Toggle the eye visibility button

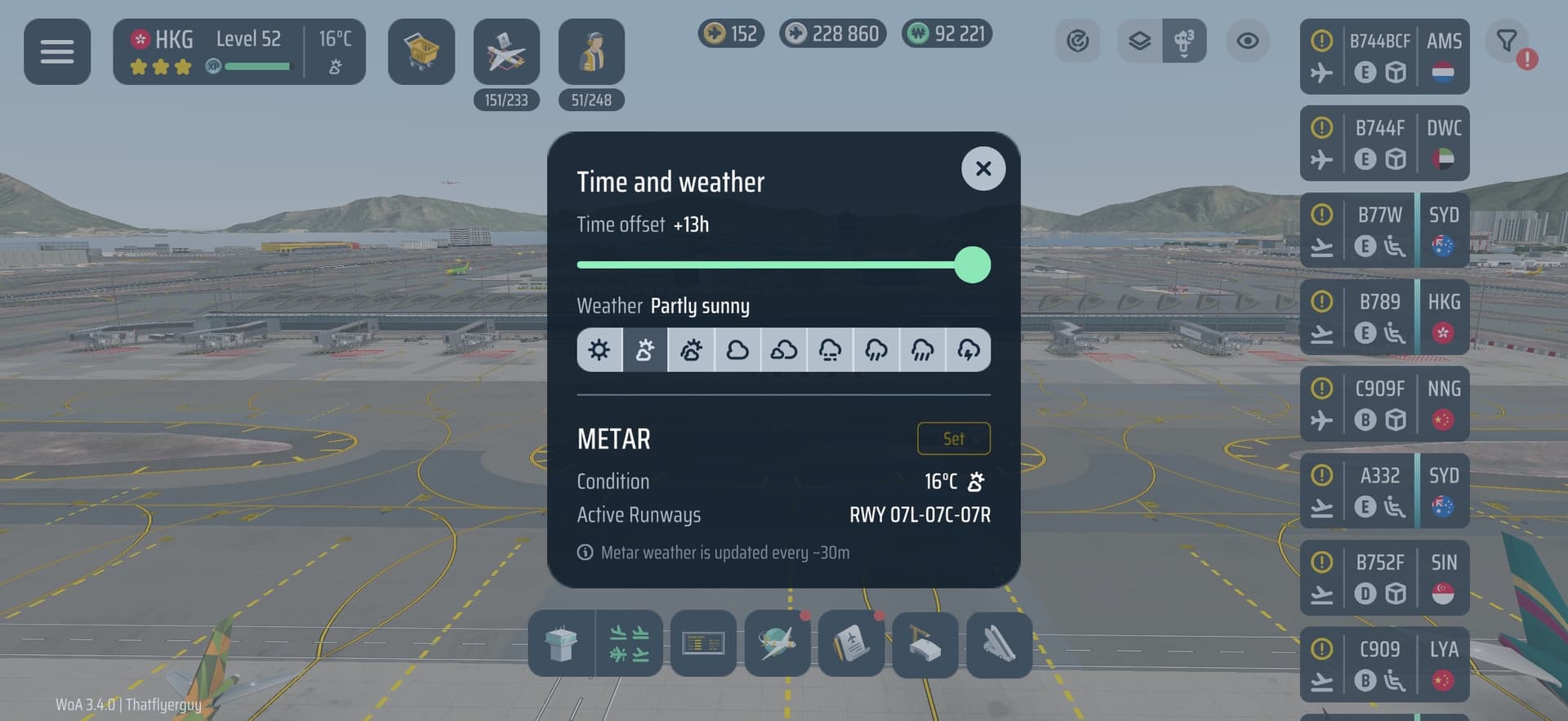pyautogui.click(x=1247, y=41)
